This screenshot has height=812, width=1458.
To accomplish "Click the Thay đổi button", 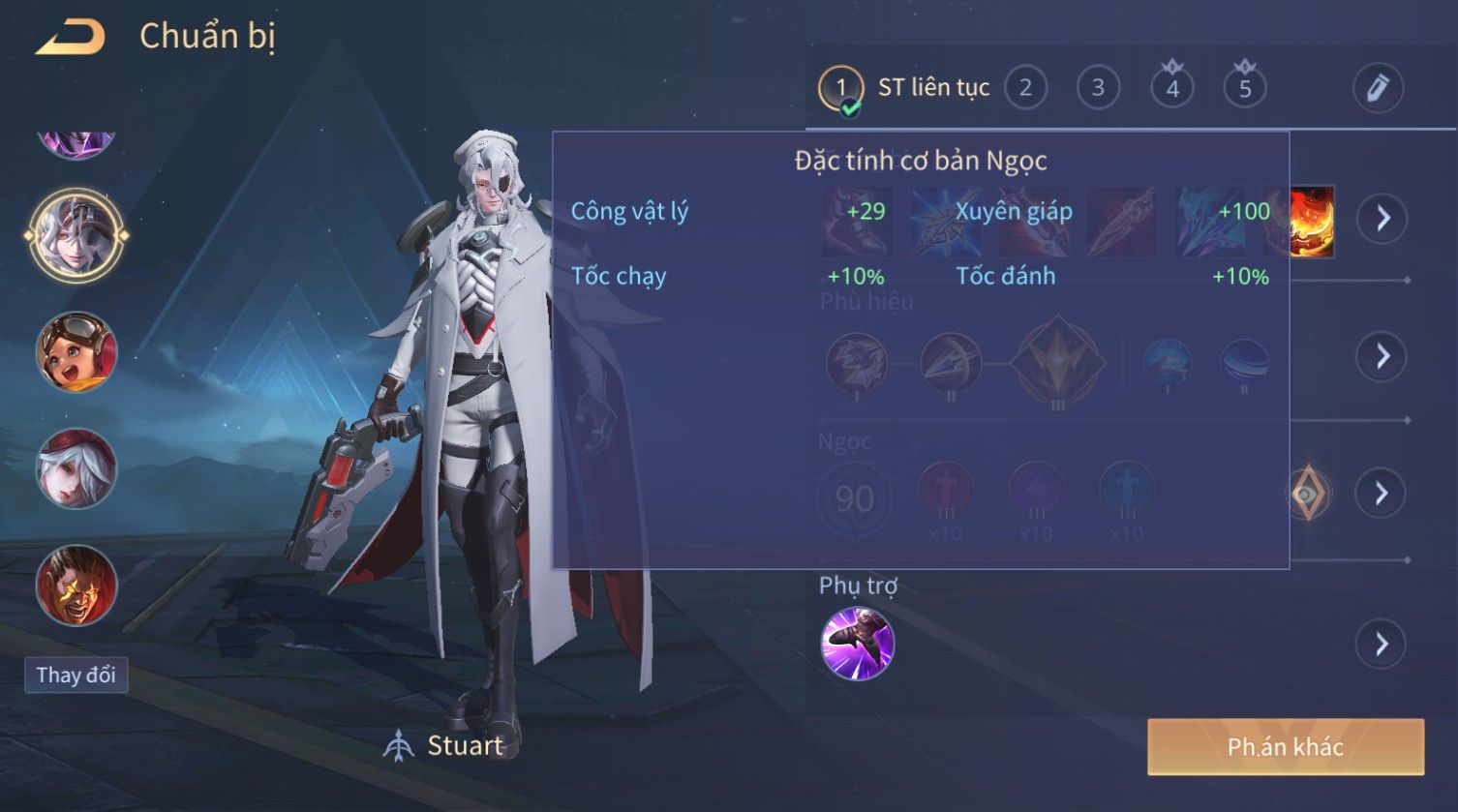I will (x=76, y=675).
